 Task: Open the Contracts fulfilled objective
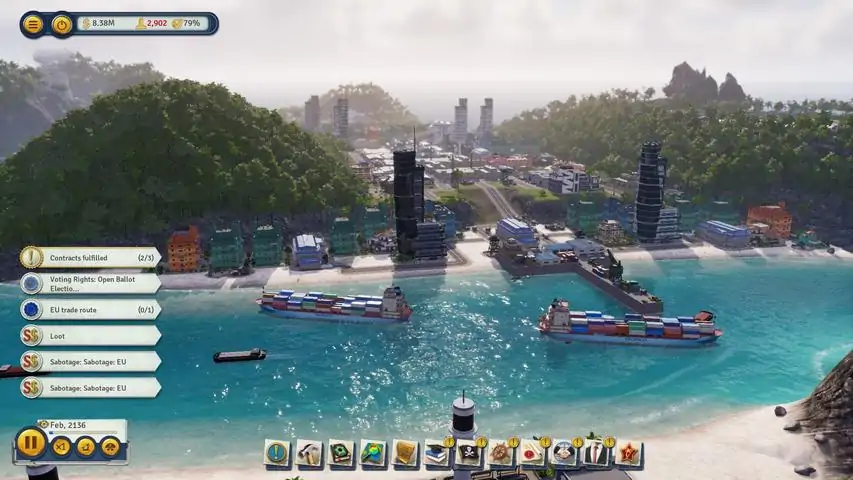pos(90,257)
